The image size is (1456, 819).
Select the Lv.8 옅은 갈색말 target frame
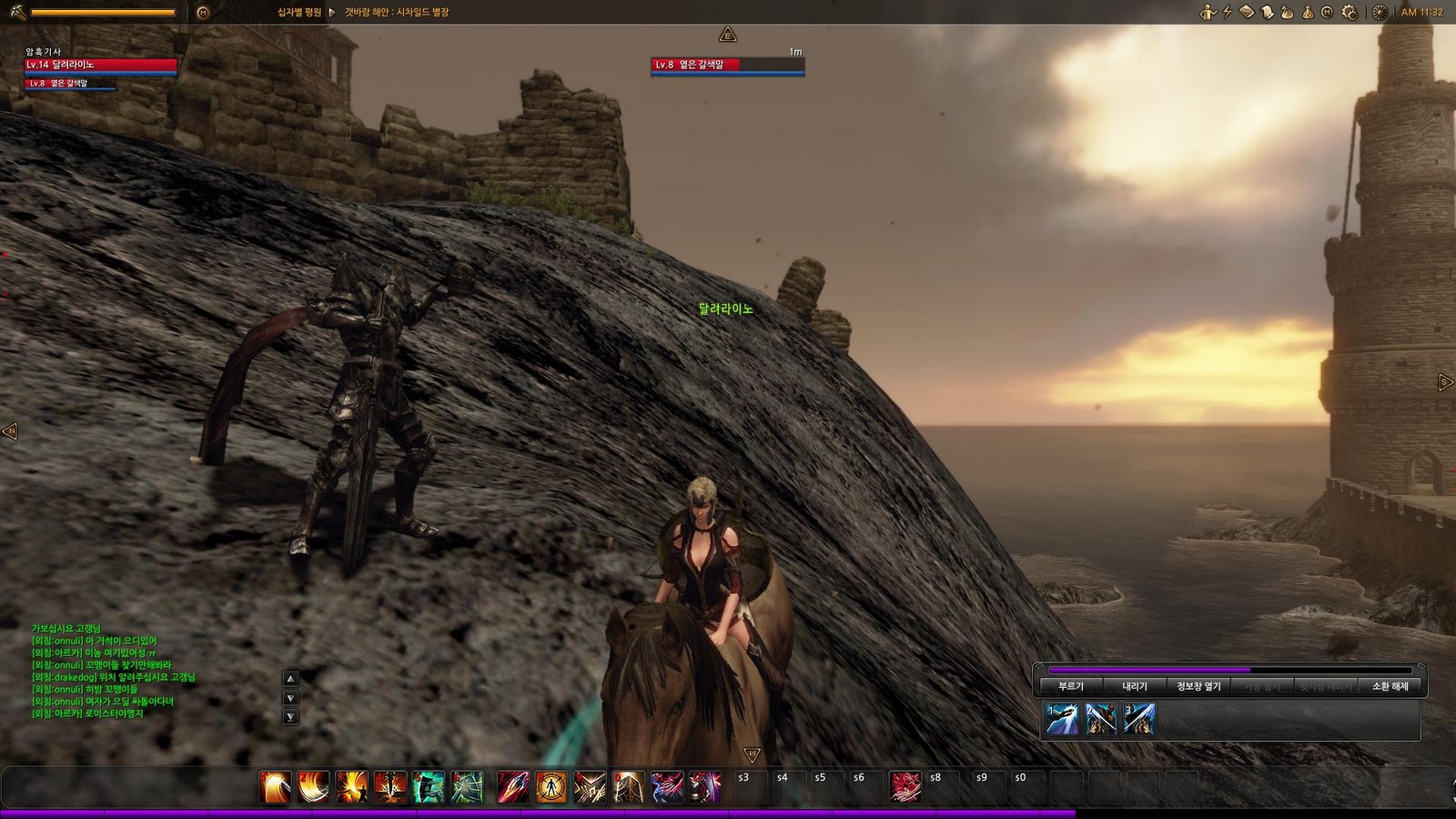click(x=727, y=65)
